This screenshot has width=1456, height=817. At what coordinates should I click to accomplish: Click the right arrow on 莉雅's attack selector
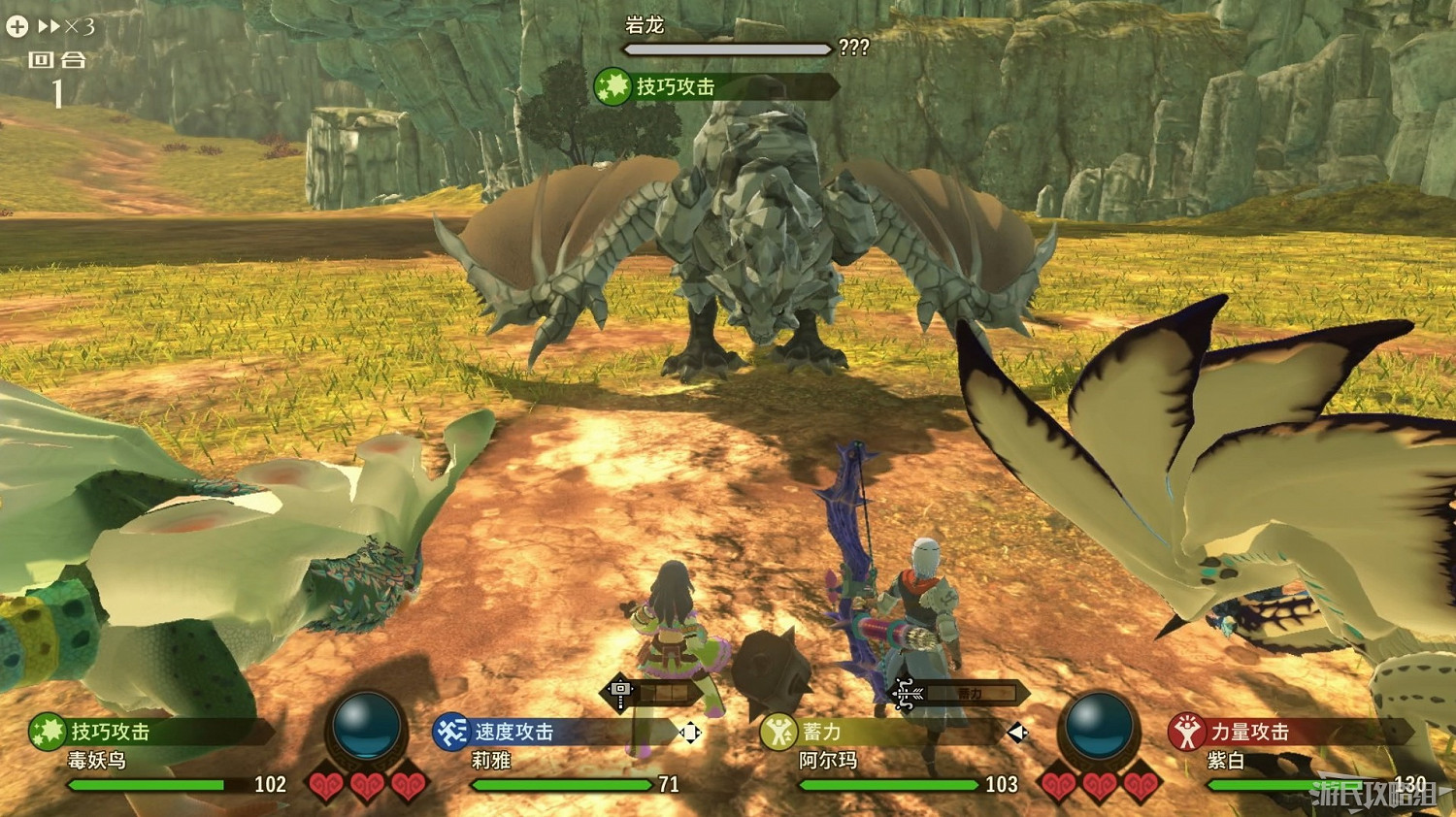coord(701,735)
